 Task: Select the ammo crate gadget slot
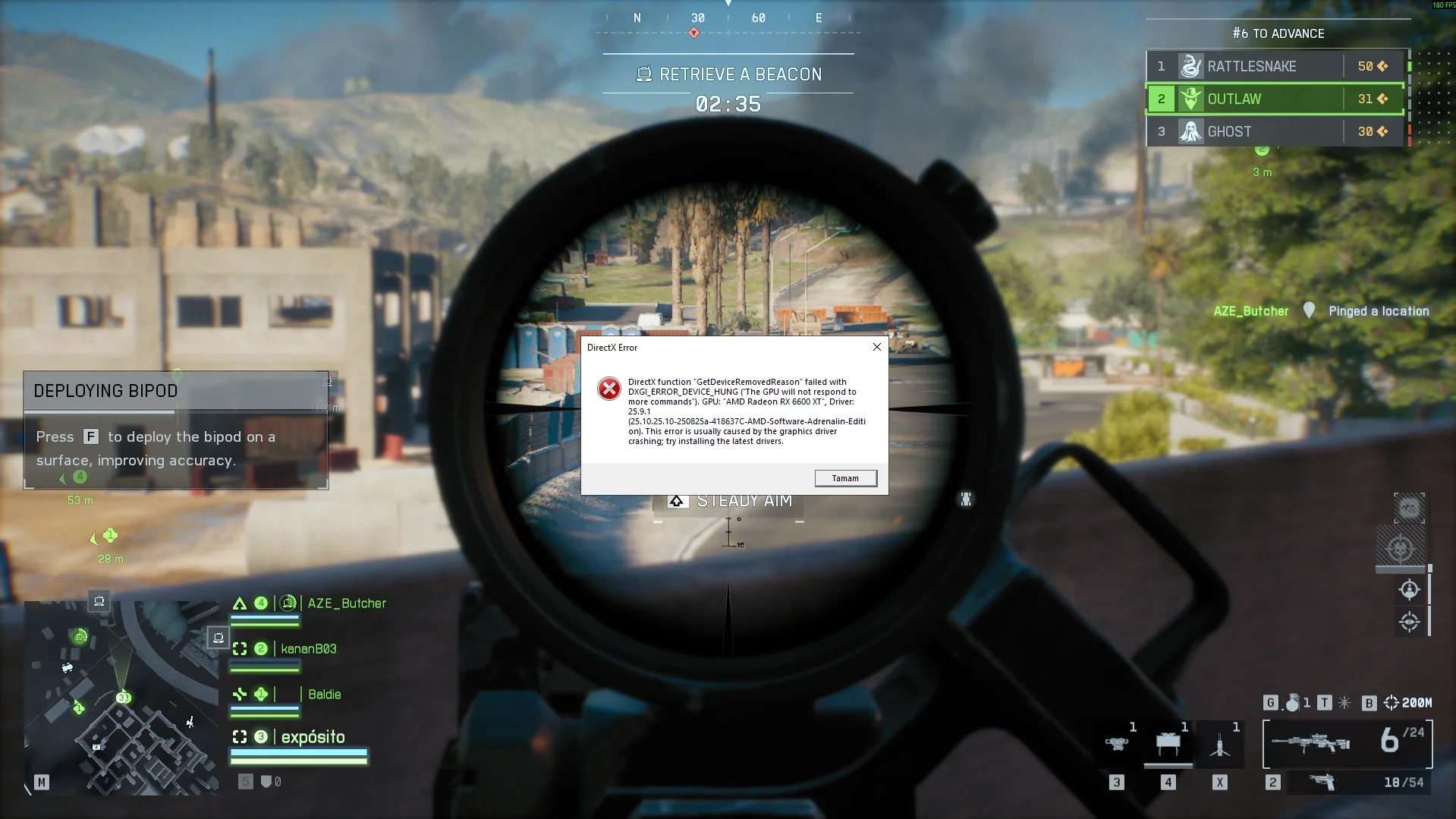[1168, 744]
